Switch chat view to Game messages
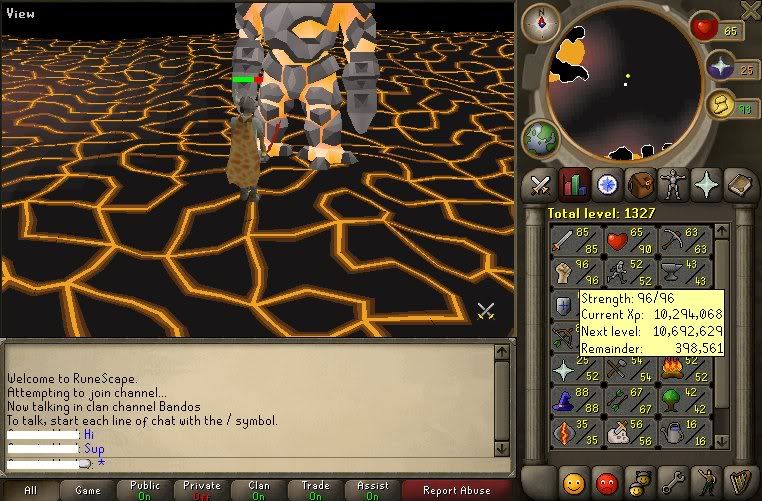Image resolution: width=762 pixels, height=501 pixels. click(88, 490)
